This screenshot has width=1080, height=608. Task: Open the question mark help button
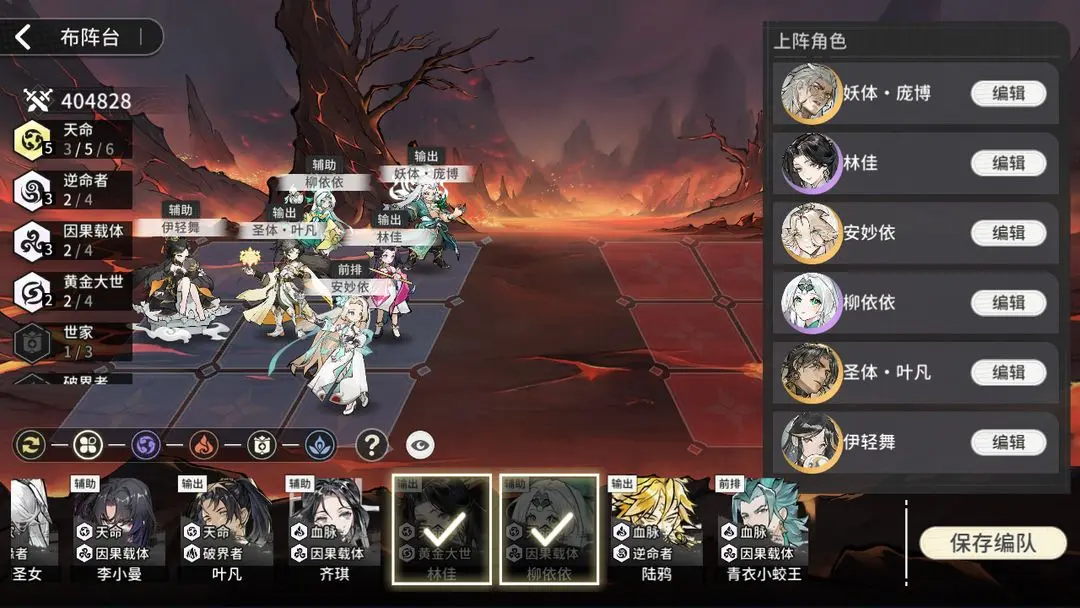click(x=372, y=444)
